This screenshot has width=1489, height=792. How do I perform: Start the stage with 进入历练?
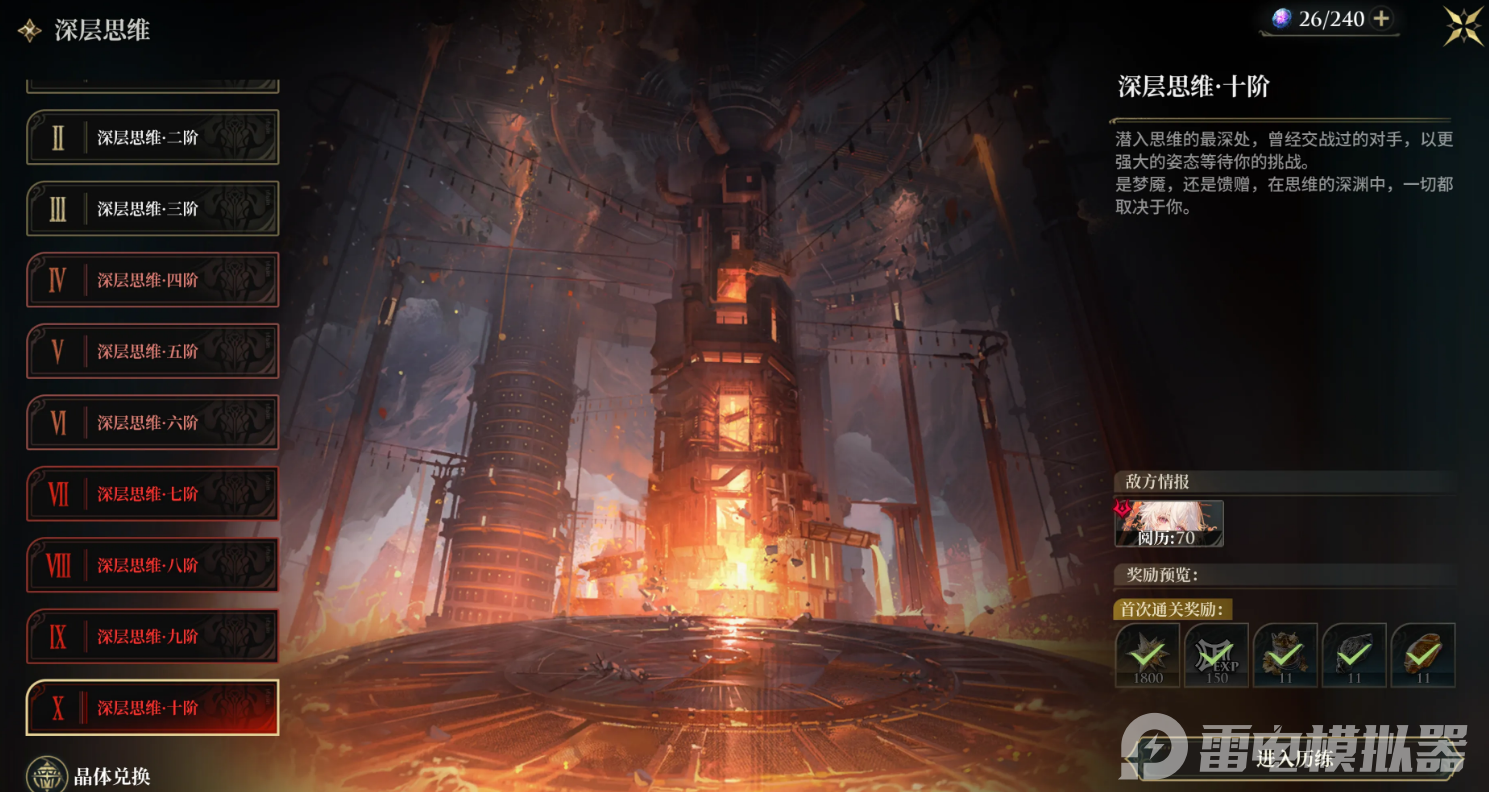(1296, 758)
